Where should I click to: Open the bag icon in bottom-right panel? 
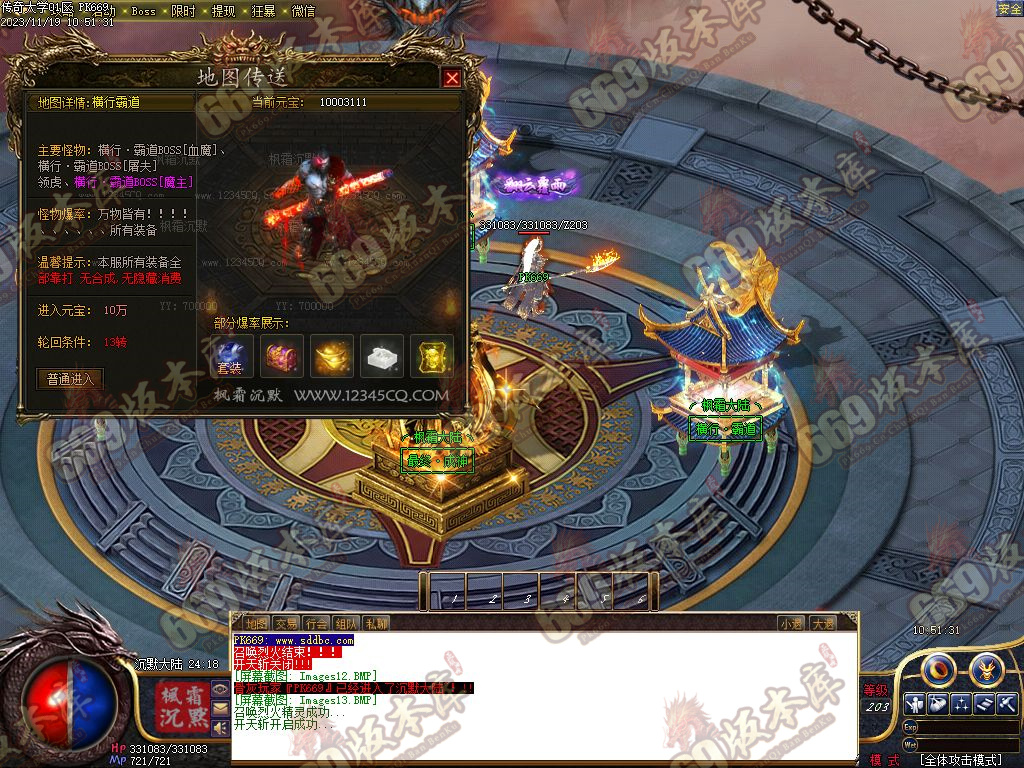point(937,704)
